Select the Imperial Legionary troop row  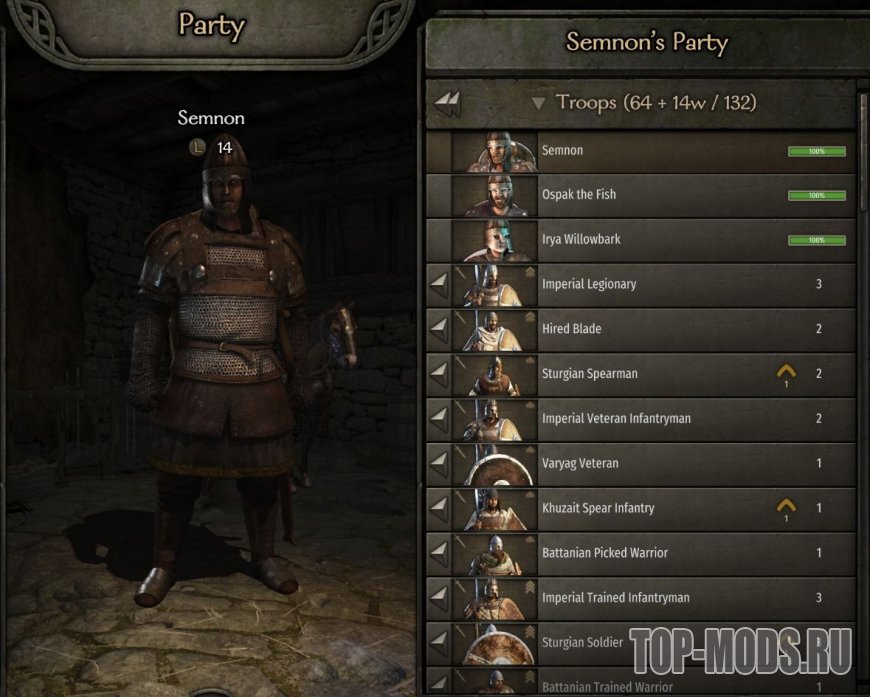coord(650,284)
